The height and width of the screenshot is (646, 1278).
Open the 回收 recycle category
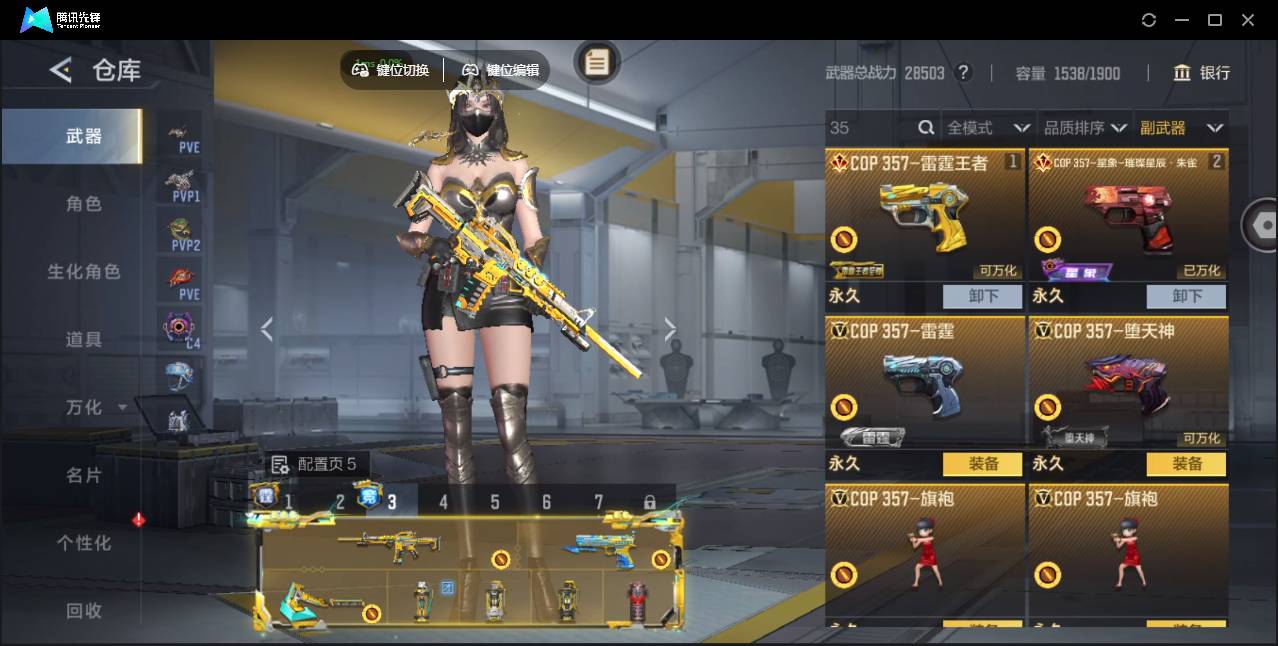84,610
